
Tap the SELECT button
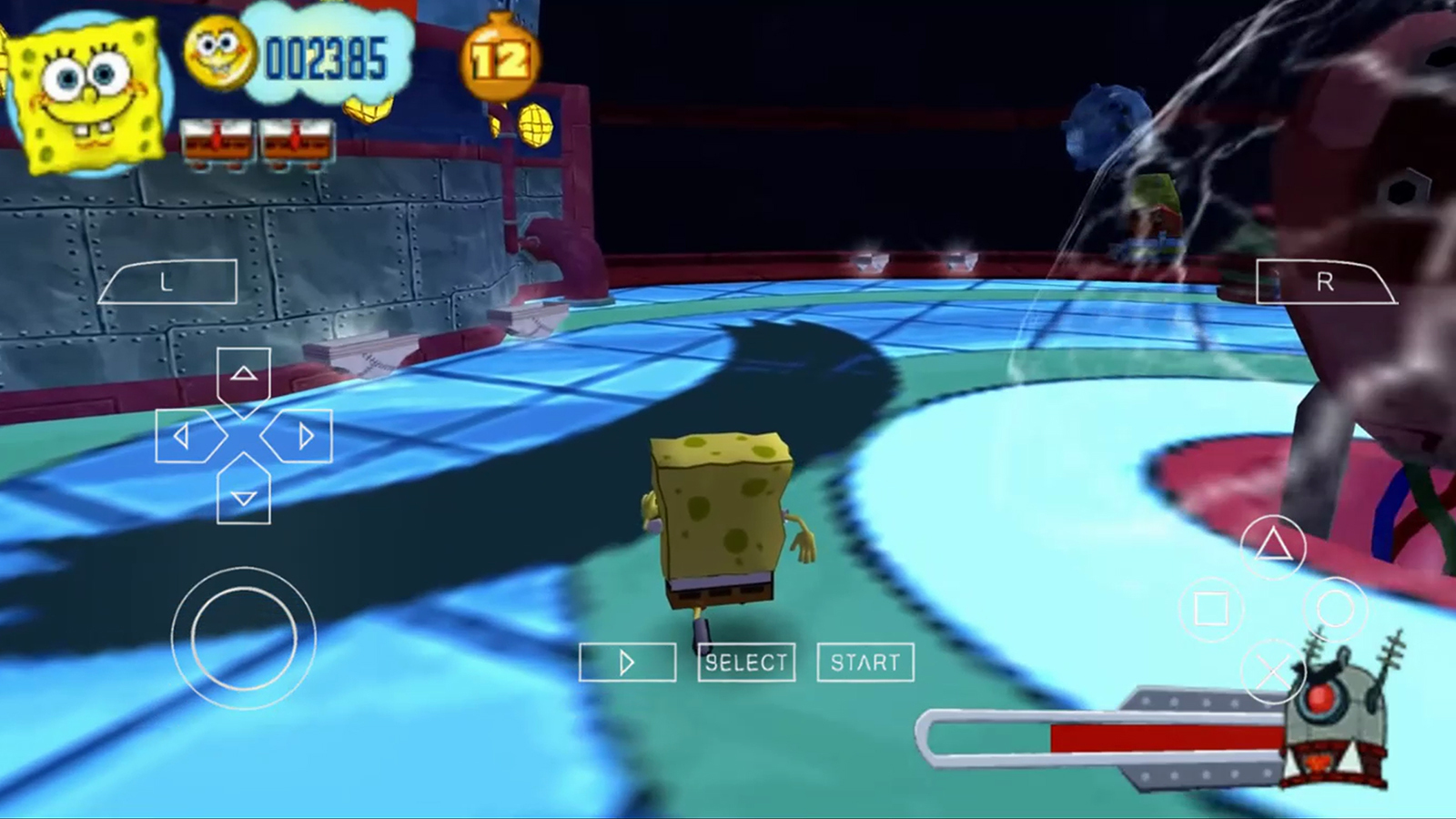click(746, 662)
